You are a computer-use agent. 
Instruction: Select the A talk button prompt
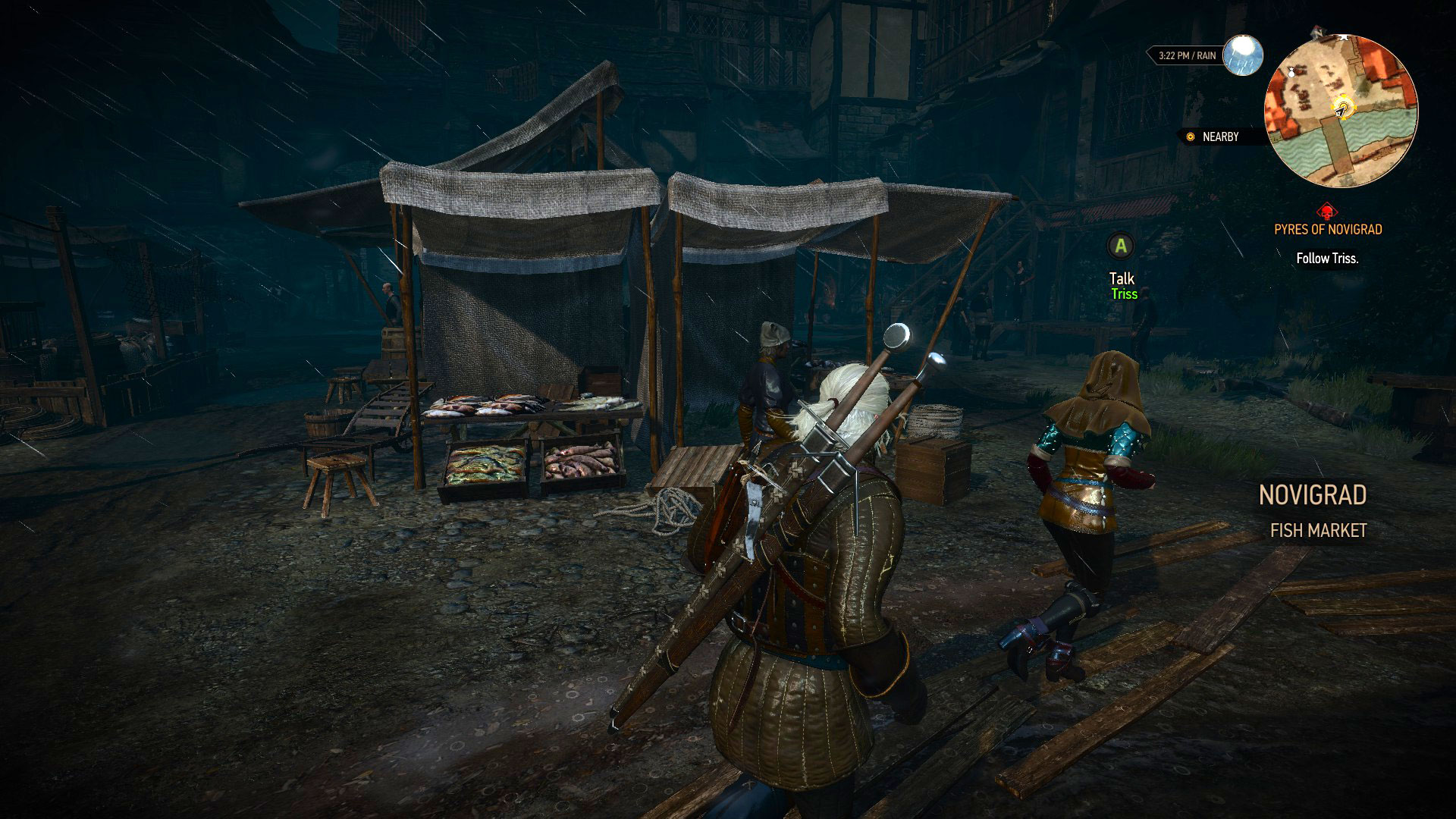[x=1121, y=244]
